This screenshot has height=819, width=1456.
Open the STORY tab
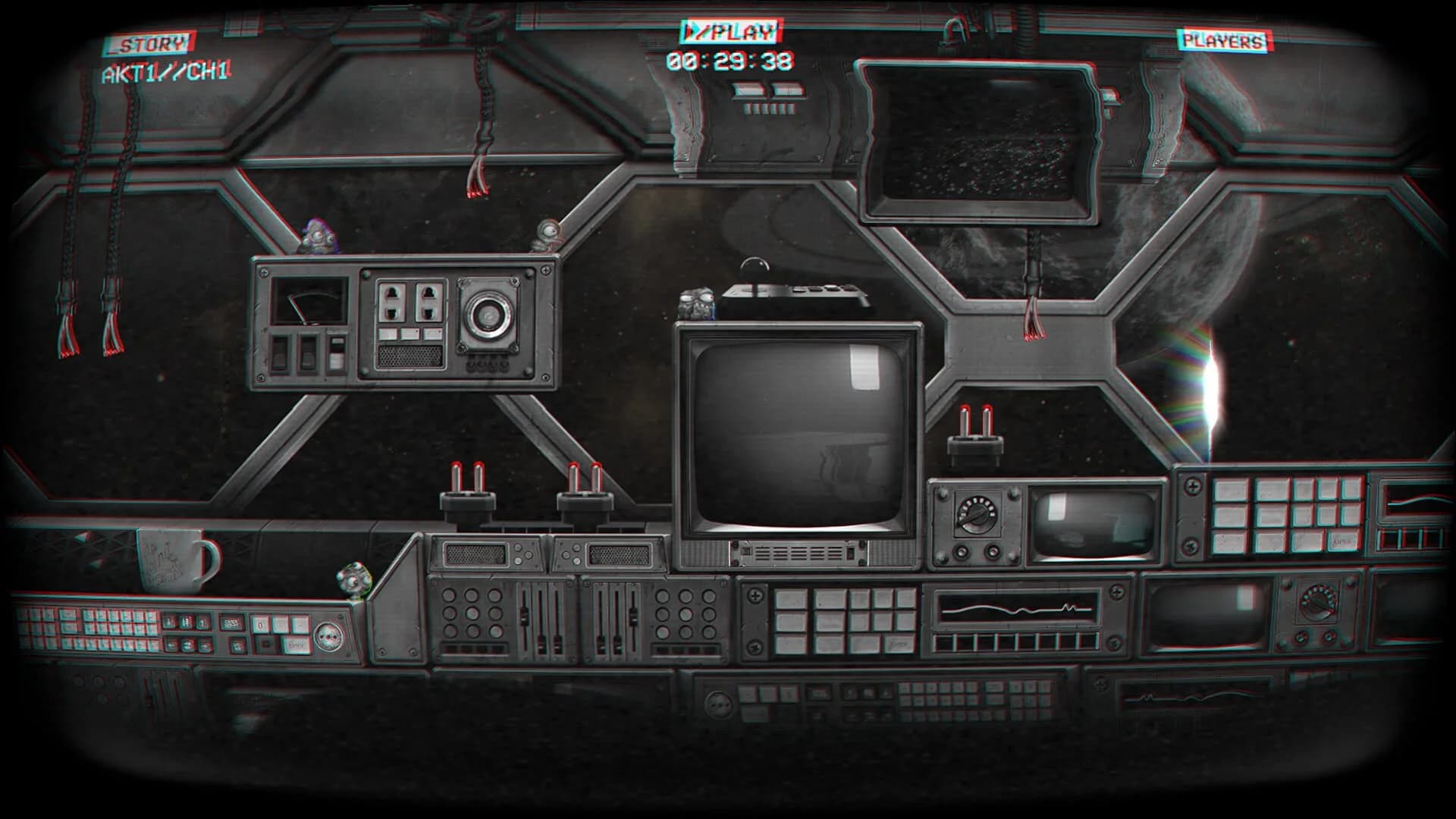(x=149, y=43)
